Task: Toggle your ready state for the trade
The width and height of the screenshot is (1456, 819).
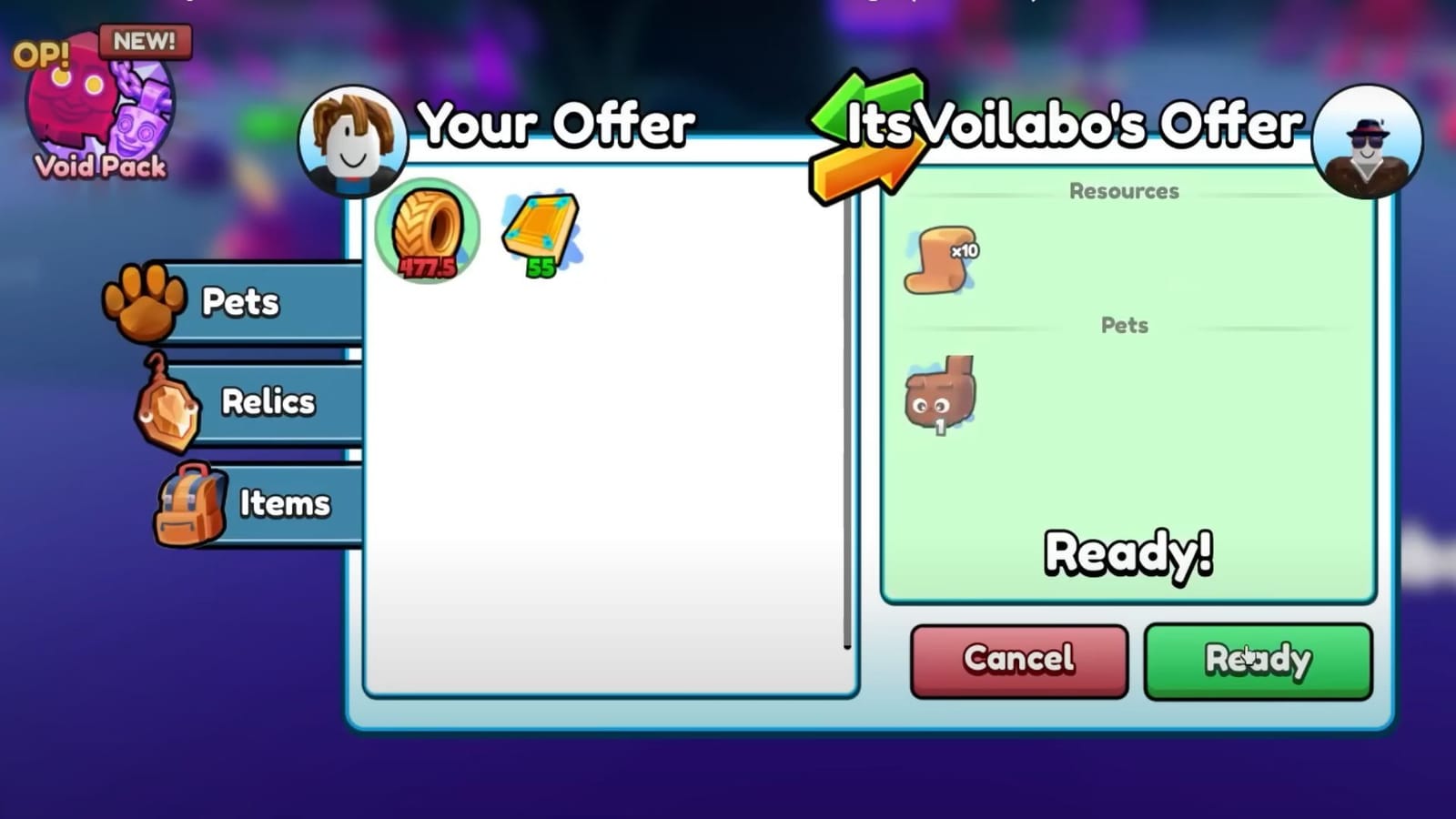Action: tap(1258, 660)
